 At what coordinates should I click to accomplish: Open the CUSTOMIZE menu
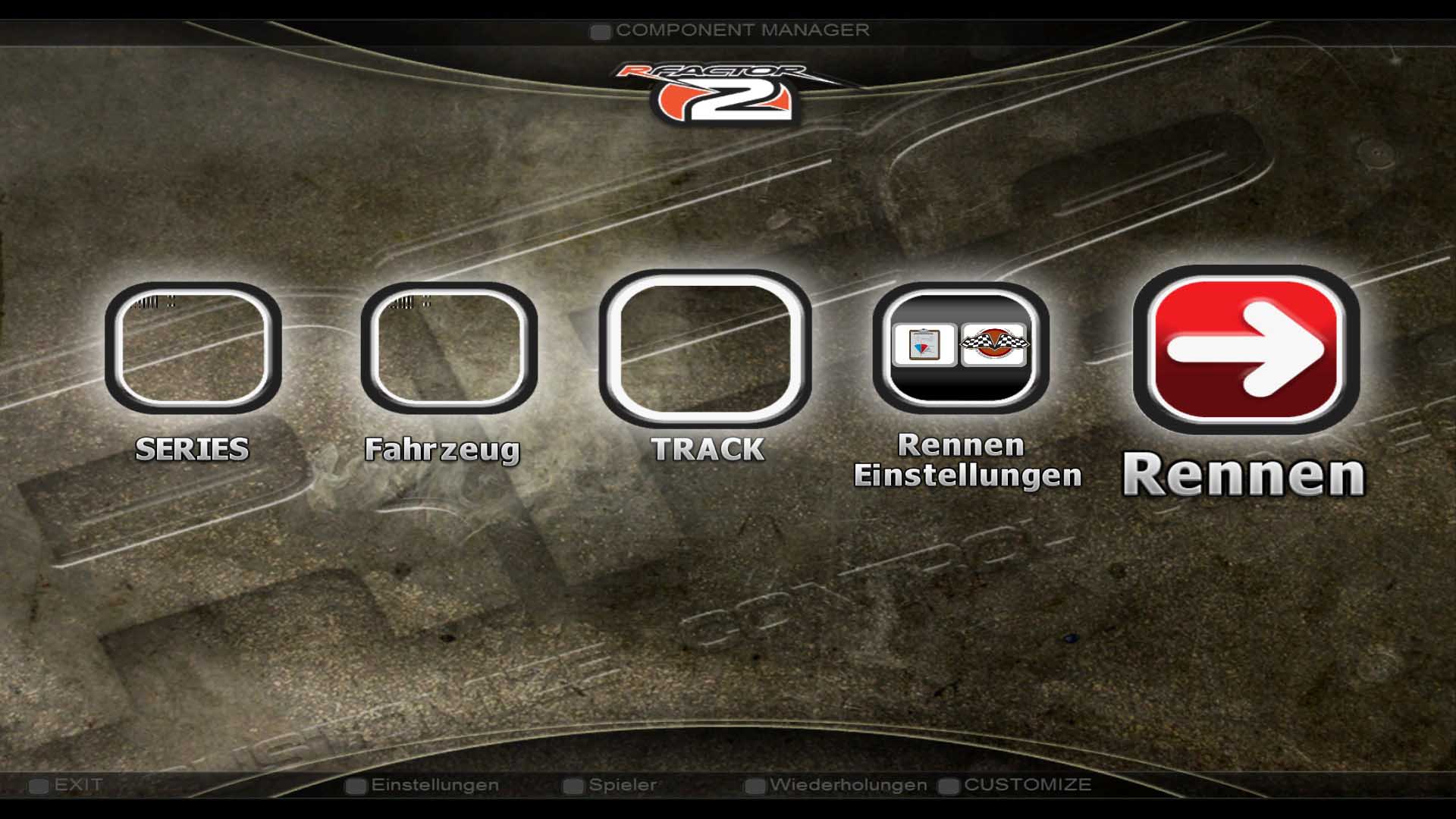(x=1027, y=785)
